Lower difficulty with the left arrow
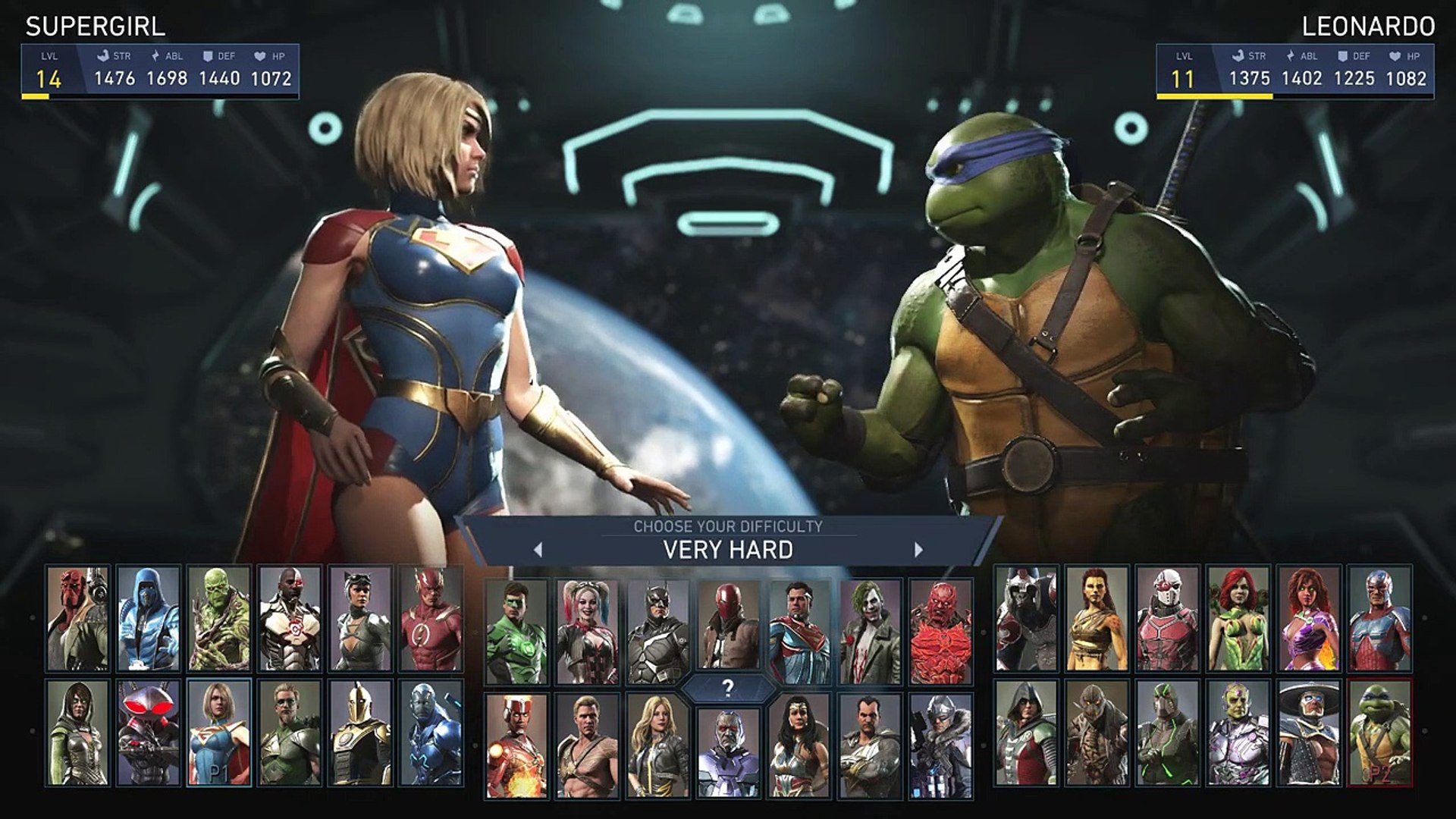The image size is (1456, 819). [538, 550]
